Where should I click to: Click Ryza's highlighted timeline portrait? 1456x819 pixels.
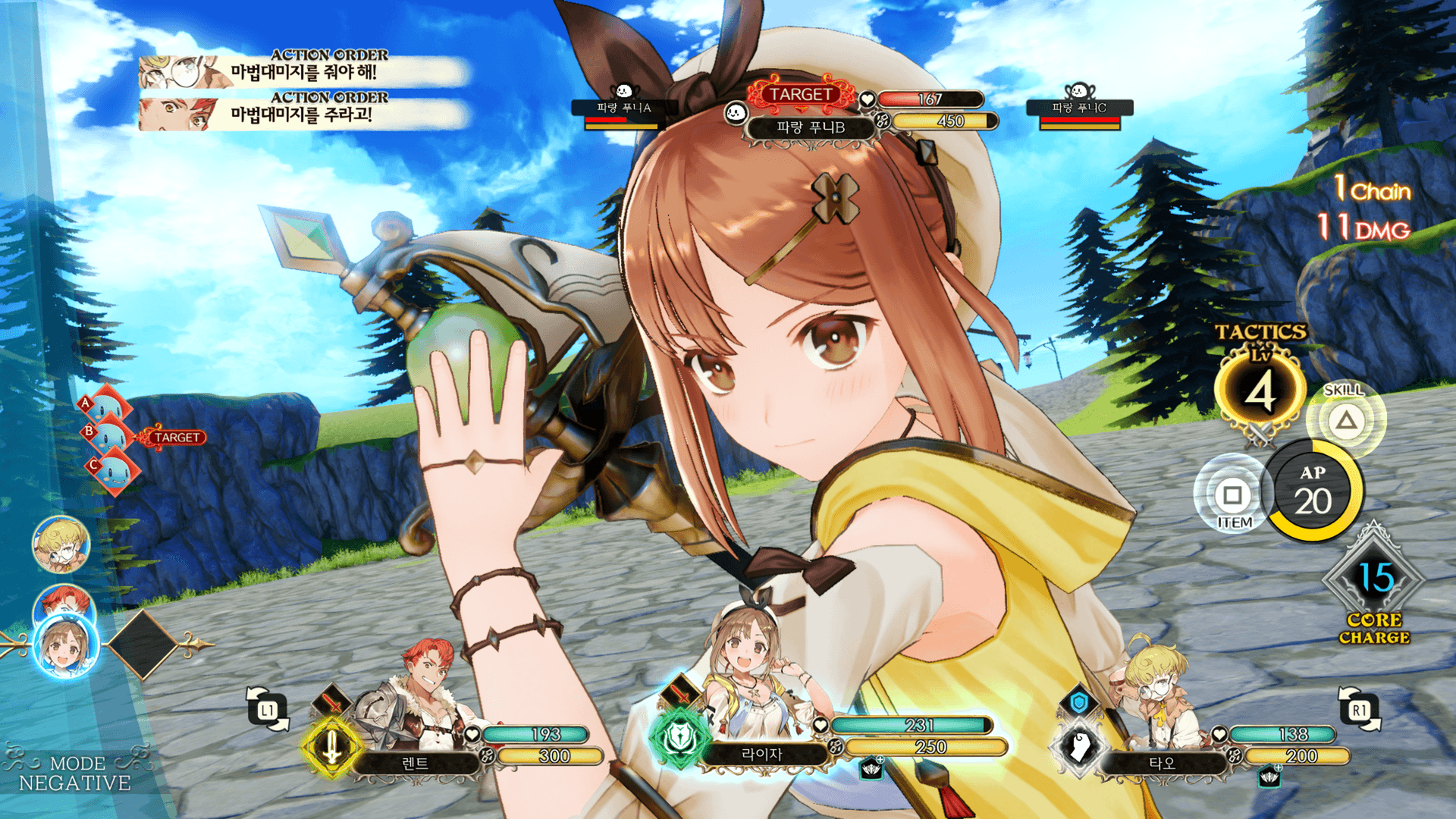tap(65, 646)
